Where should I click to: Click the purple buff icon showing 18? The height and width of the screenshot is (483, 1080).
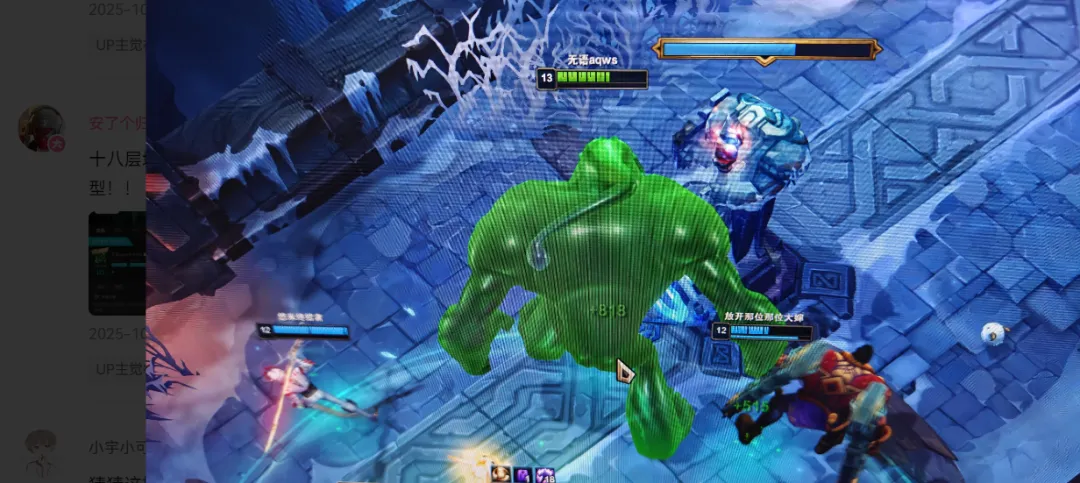pyautogui.click(x=545, y=475)
